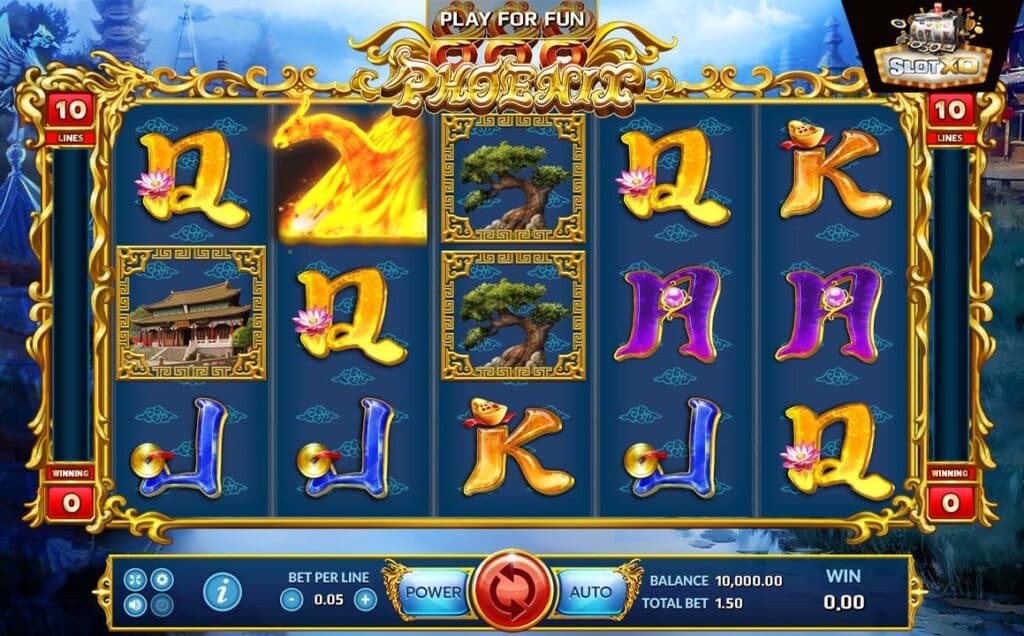The height and width of the screenshot is (636, 1024).
Task: Turn on AUTO spin
Action: (591, 592)
